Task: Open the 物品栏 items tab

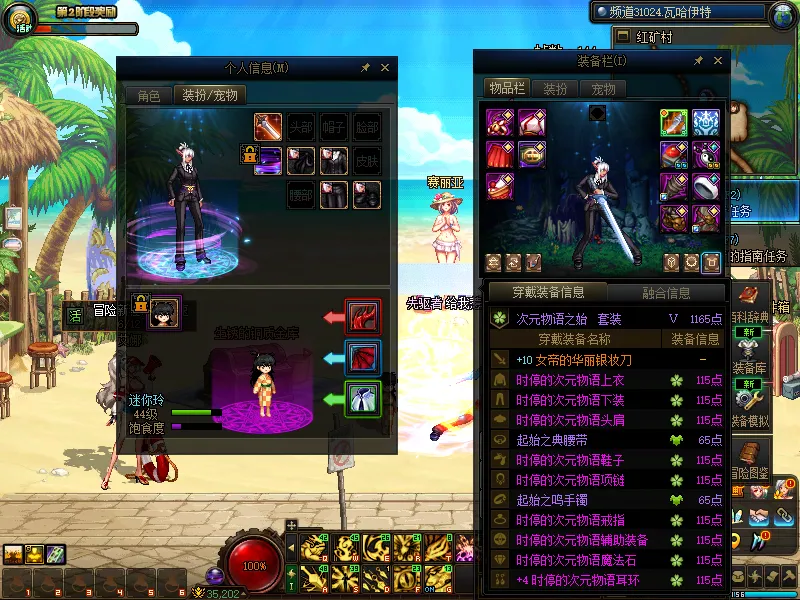Action: pyautogui.click(x=507, y=89)
